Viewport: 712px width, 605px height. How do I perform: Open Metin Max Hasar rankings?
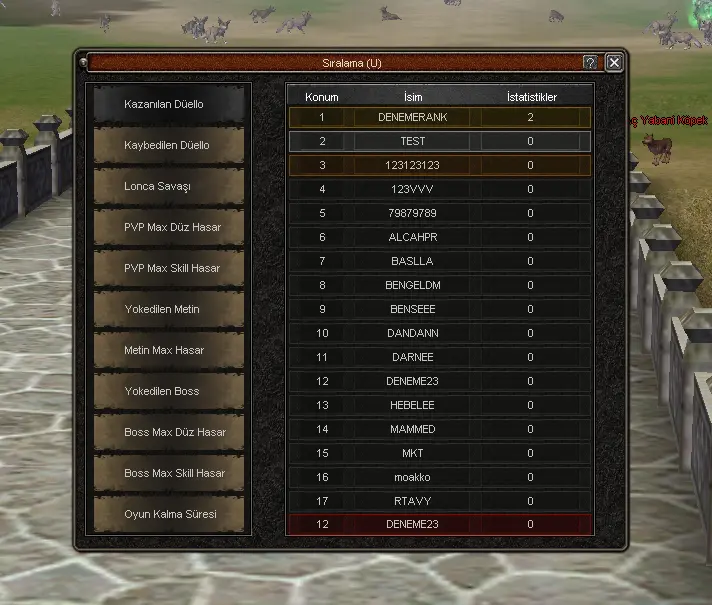pos(168,350)
